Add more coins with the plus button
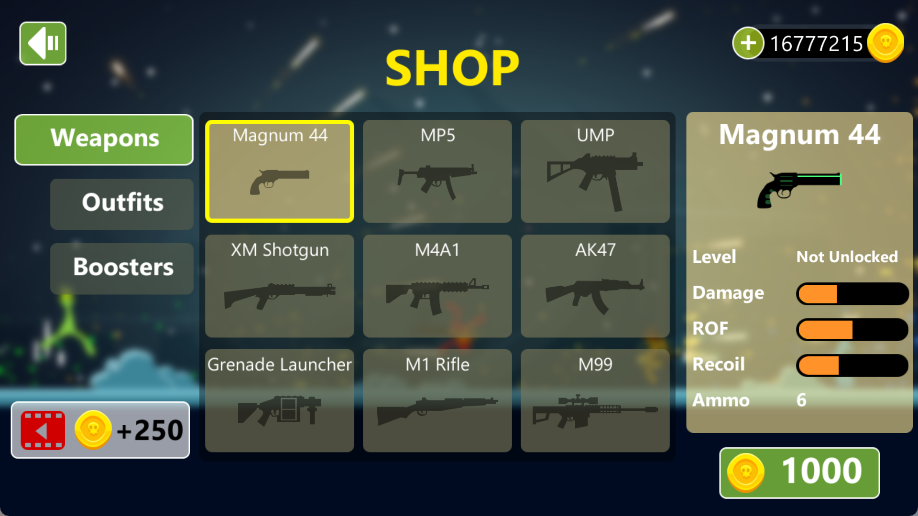918x516 pixels. coord(748,43)
